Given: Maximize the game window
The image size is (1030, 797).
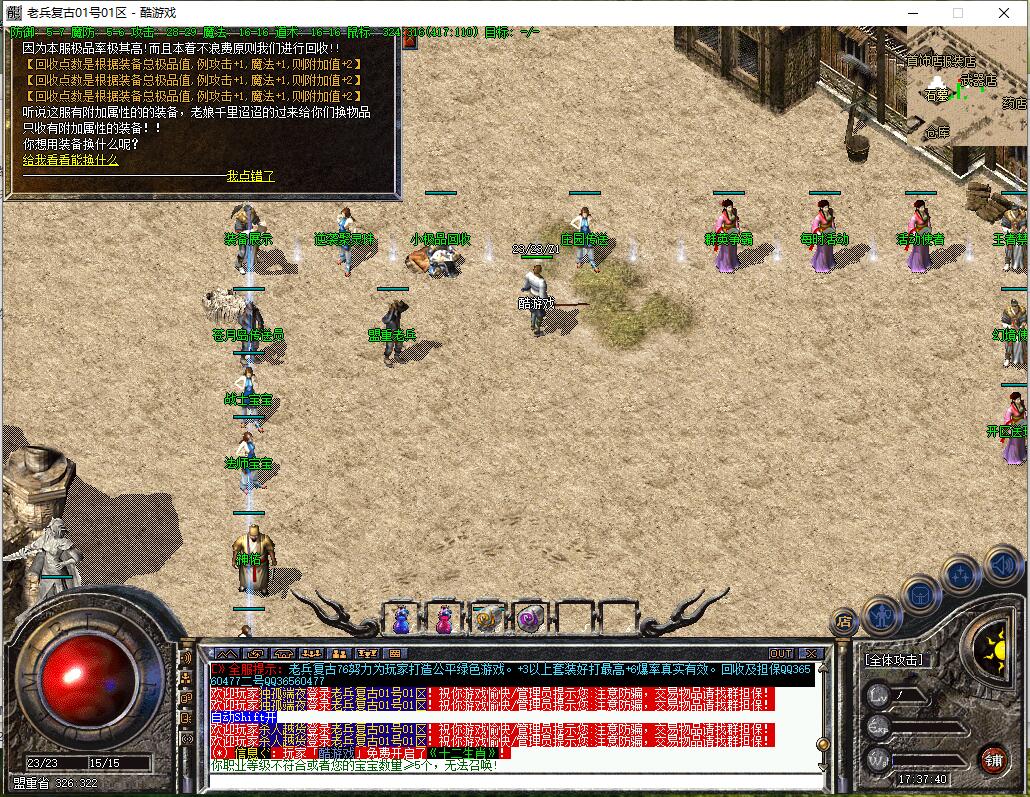Looking at the screenshot, I should pyautogui.click(x=958, y=13).
